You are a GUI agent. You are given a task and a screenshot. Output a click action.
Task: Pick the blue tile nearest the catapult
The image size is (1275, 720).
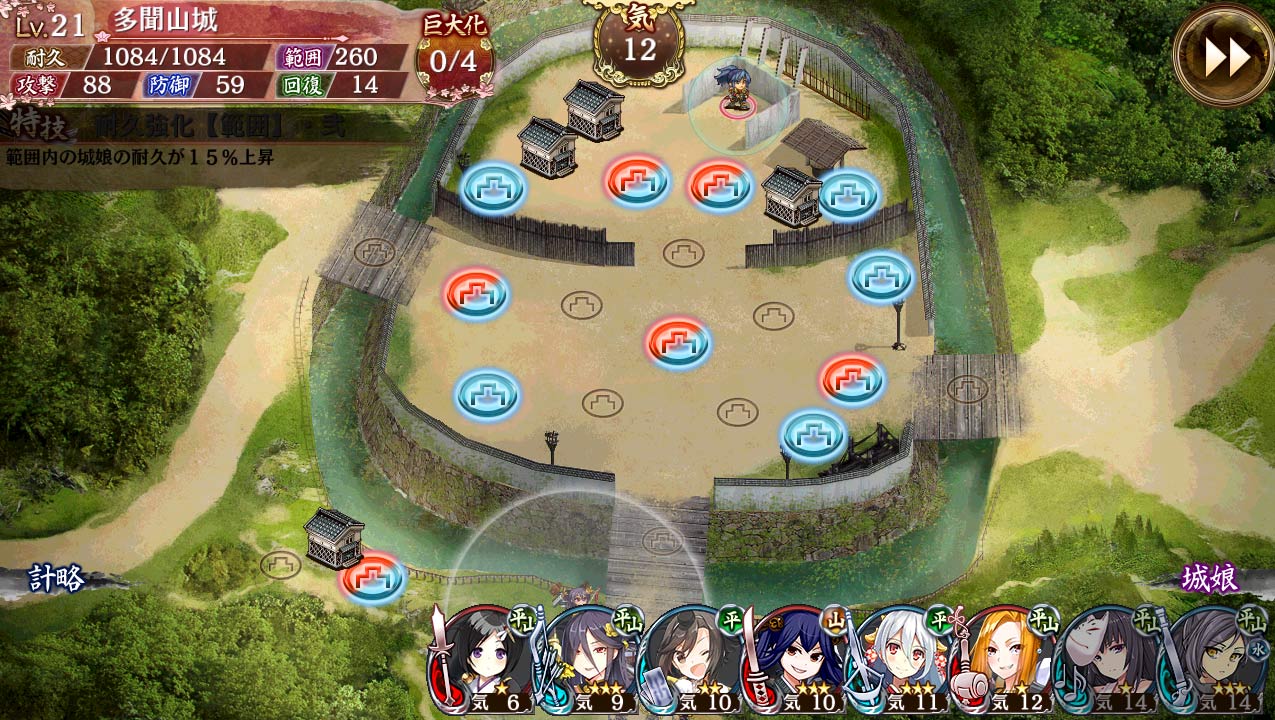click(813, 434)
